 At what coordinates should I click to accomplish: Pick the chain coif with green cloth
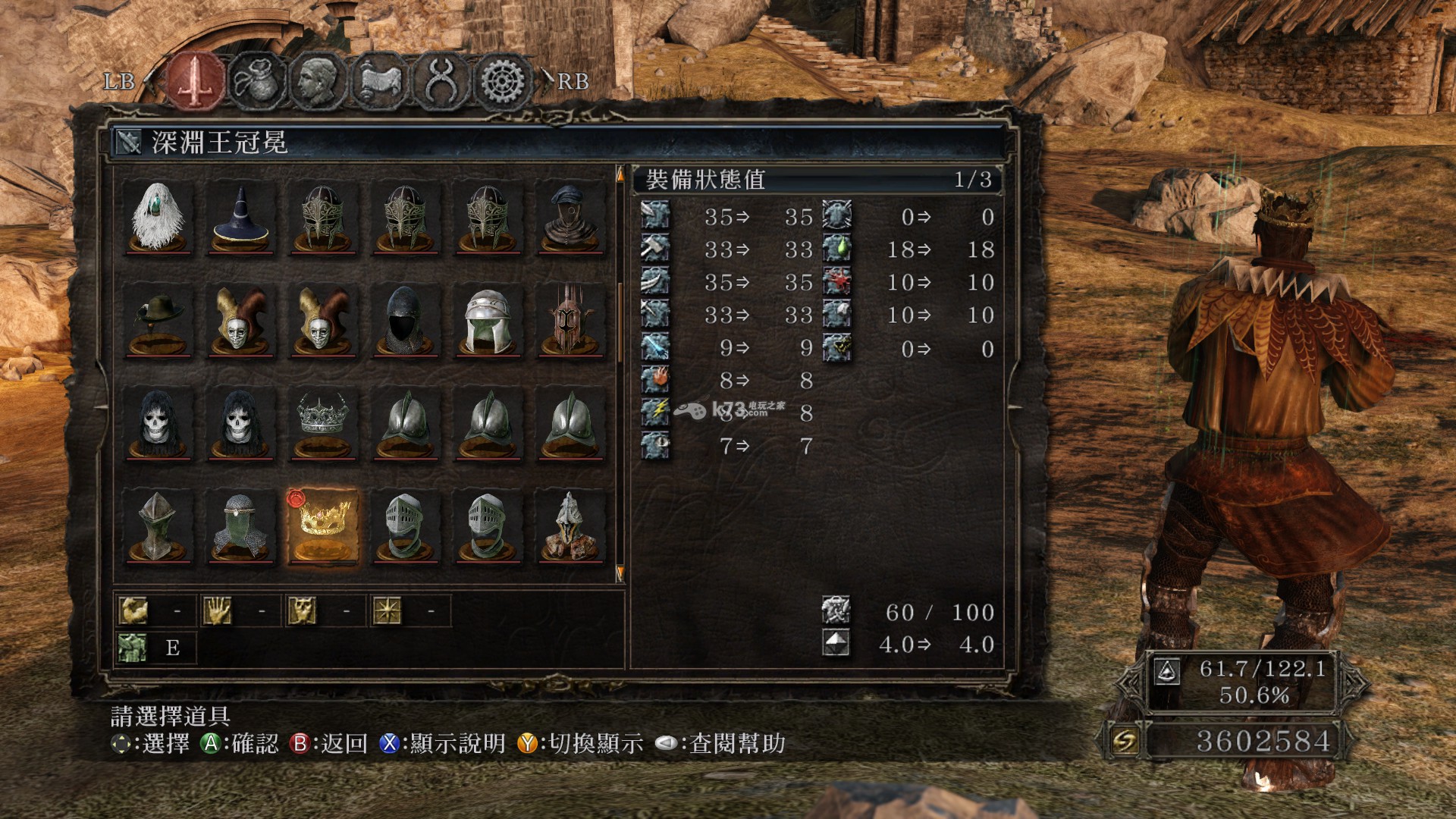pos(241,526)
